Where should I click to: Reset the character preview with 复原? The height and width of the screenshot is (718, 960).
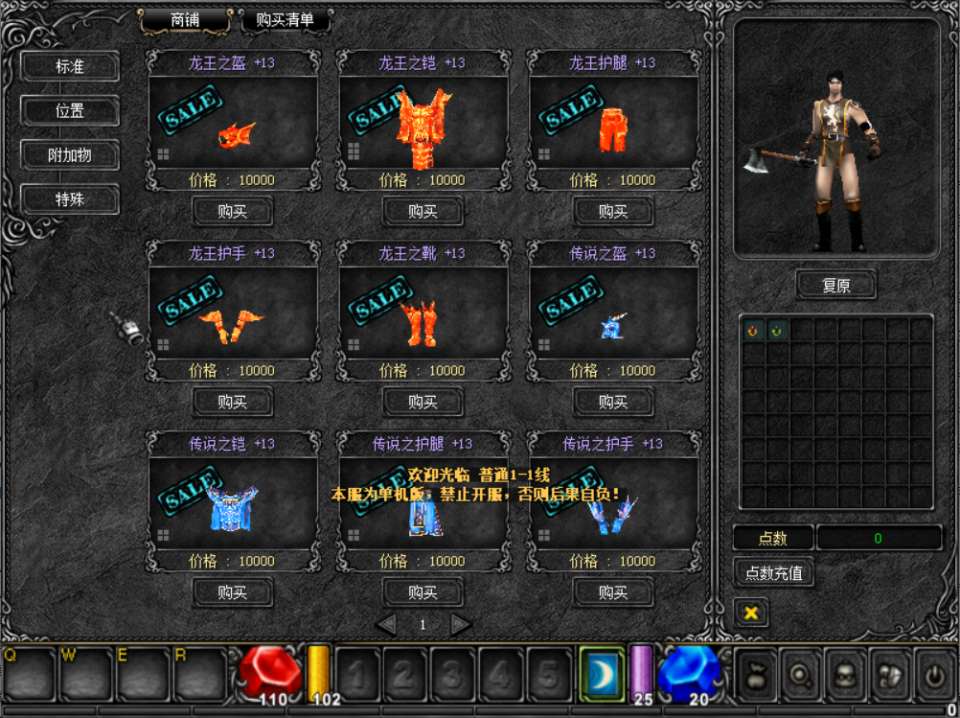836,285
